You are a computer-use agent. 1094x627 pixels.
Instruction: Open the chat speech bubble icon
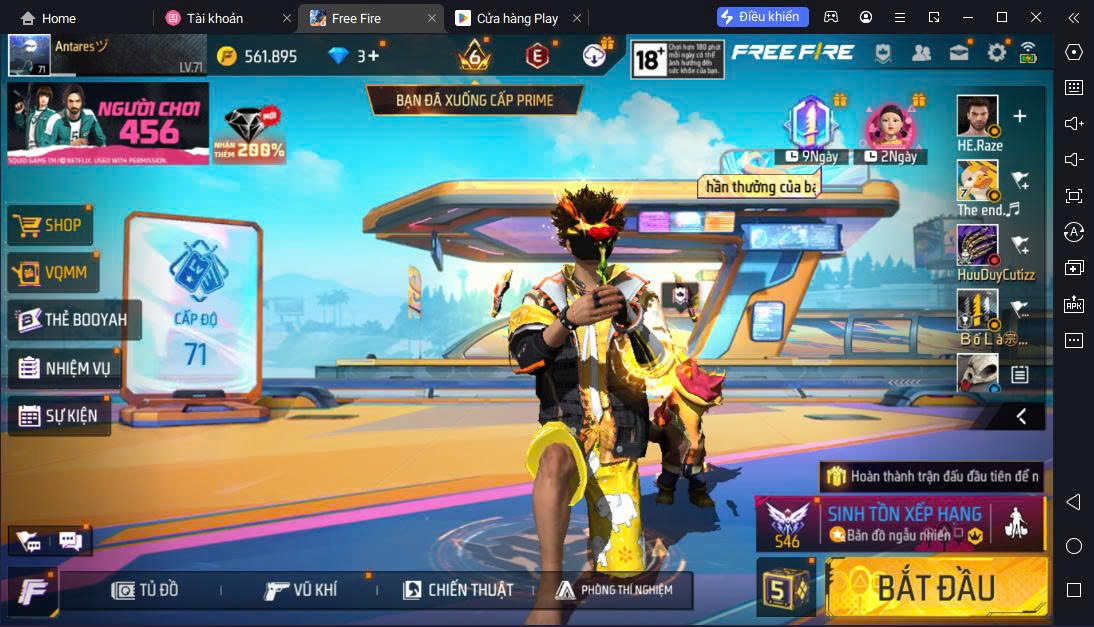(x=70, y=541)
